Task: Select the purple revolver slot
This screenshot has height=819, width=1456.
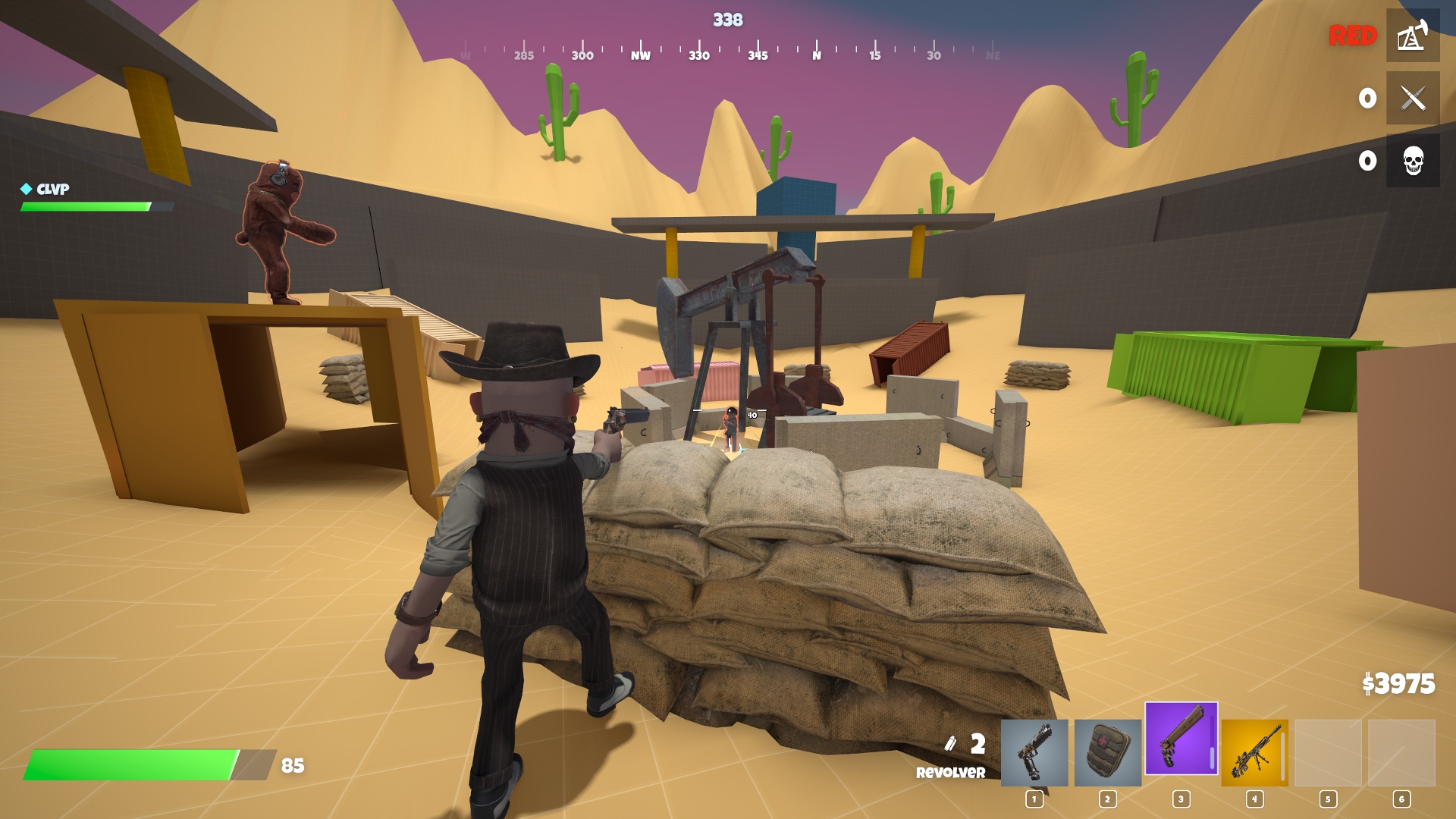Action: click(x=1181, y=739)
